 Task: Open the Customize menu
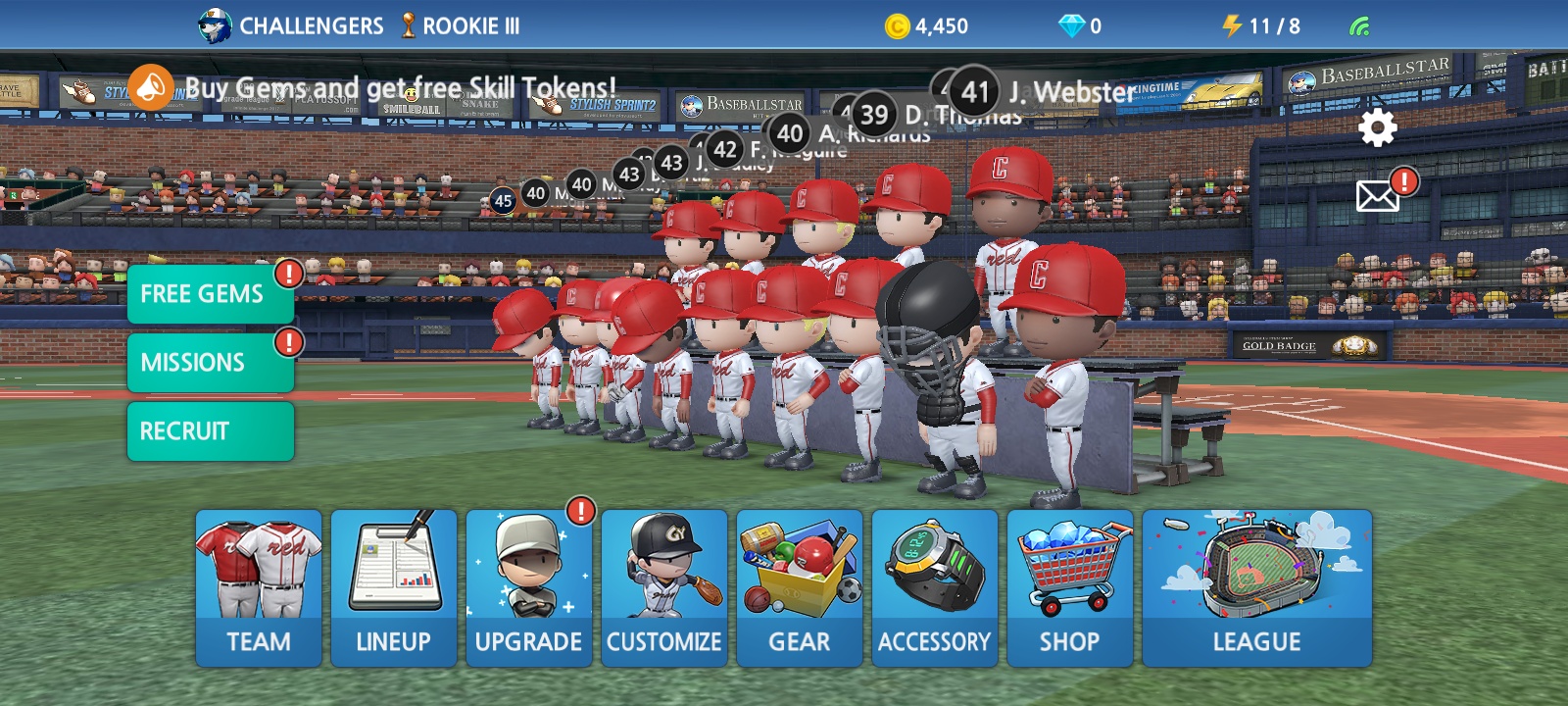coord(664,587)
